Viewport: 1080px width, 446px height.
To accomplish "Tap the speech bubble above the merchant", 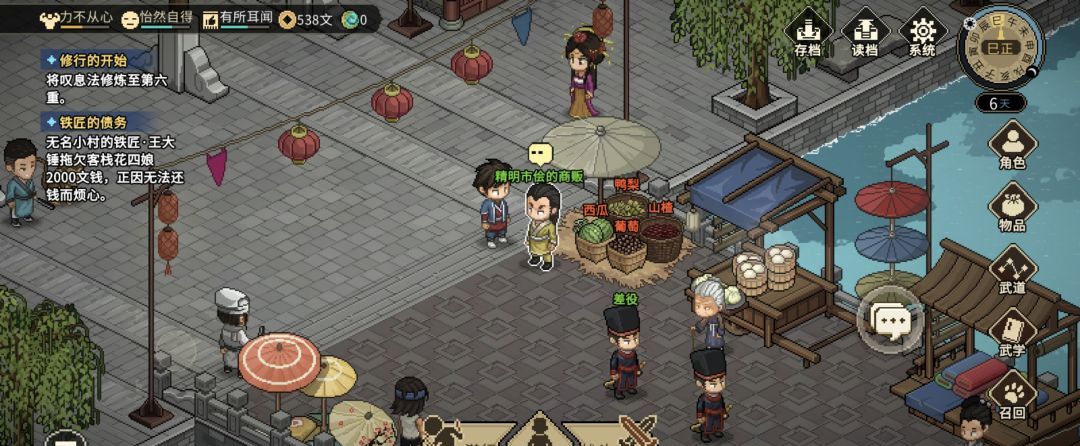I will coord(540,154).
